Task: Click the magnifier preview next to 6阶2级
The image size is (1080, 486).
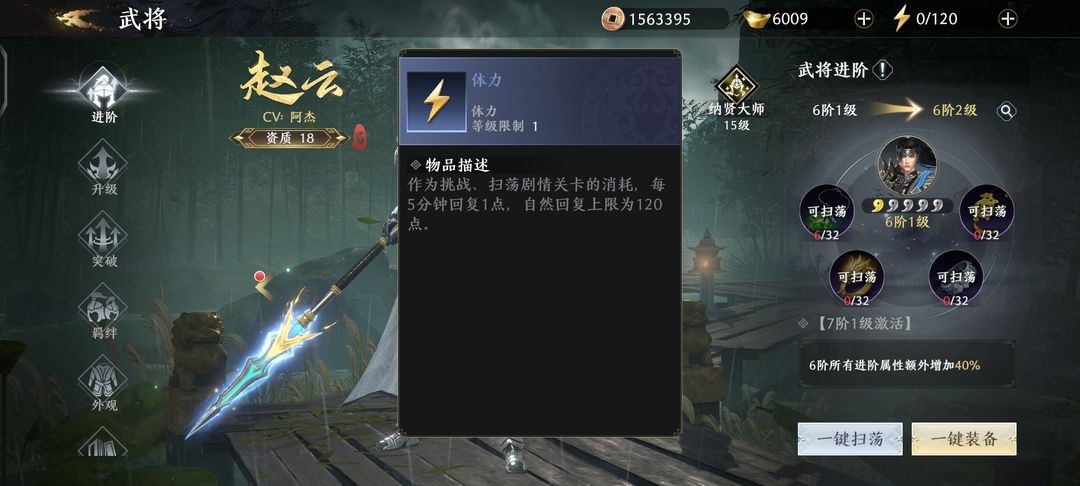Action: tap(1006, 111)
